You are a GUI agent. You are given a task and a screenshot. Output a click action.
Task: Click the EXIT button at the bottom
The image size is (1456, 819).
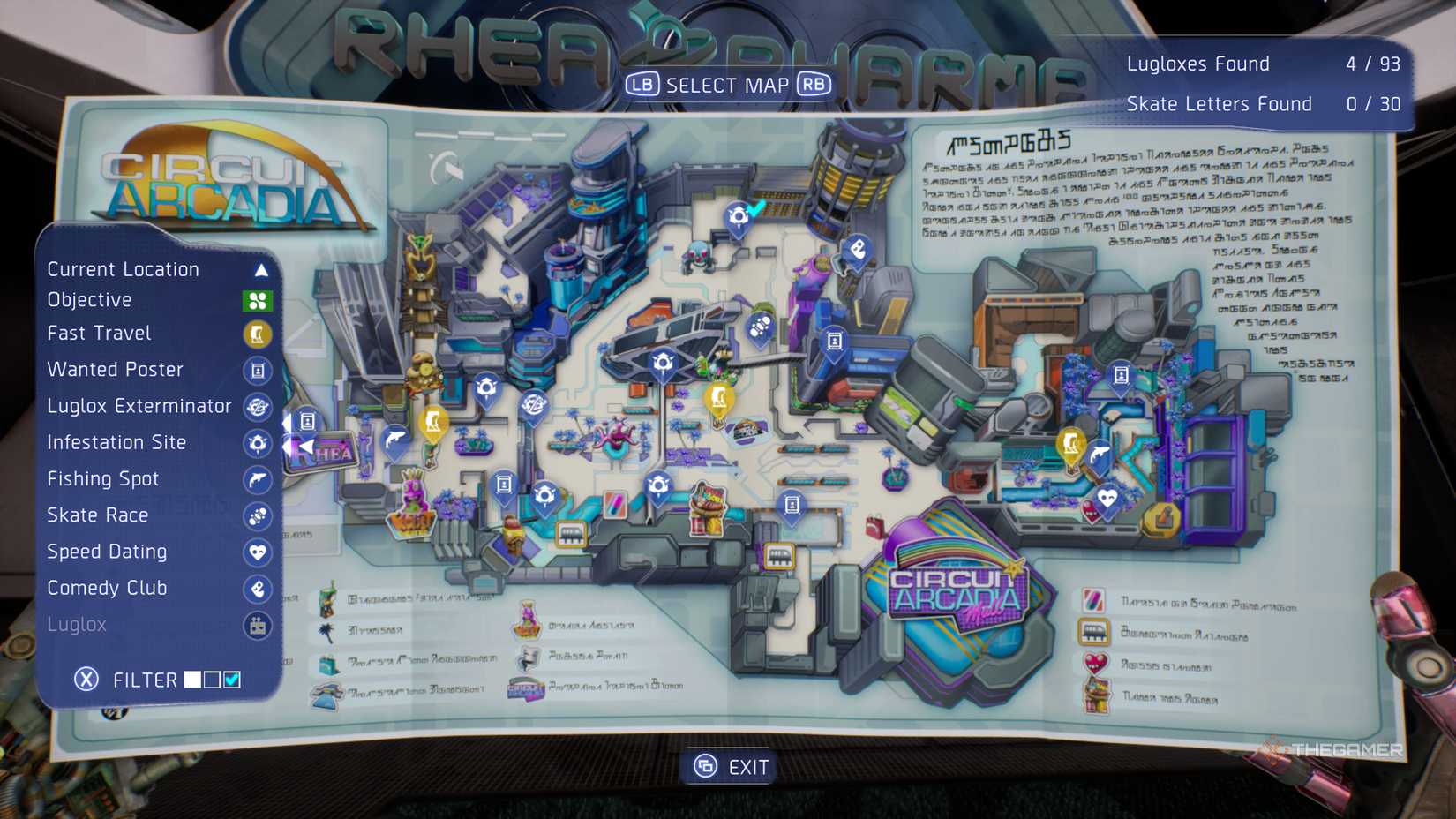(729, 766)
